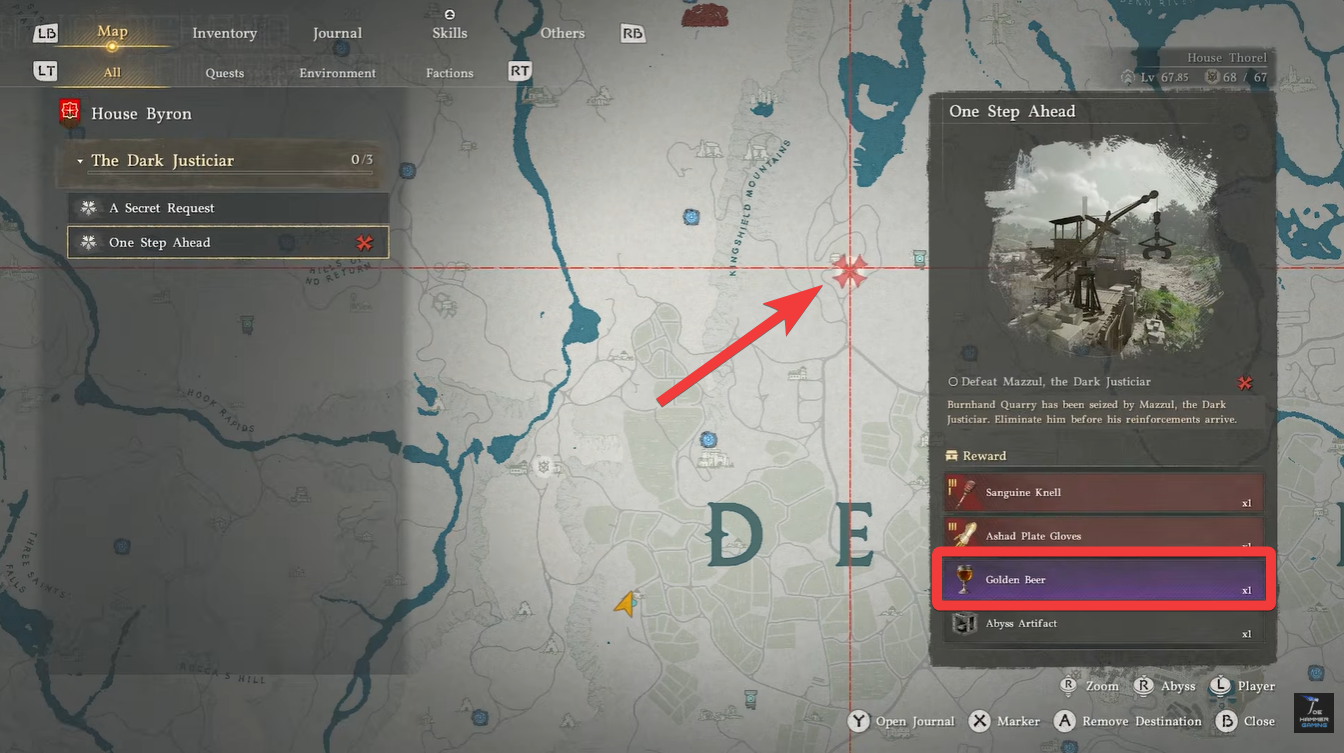The image size is (1344, 753).
Task: Toggle the Defeat Mazzul objective circle
Action: coord(957,381)
